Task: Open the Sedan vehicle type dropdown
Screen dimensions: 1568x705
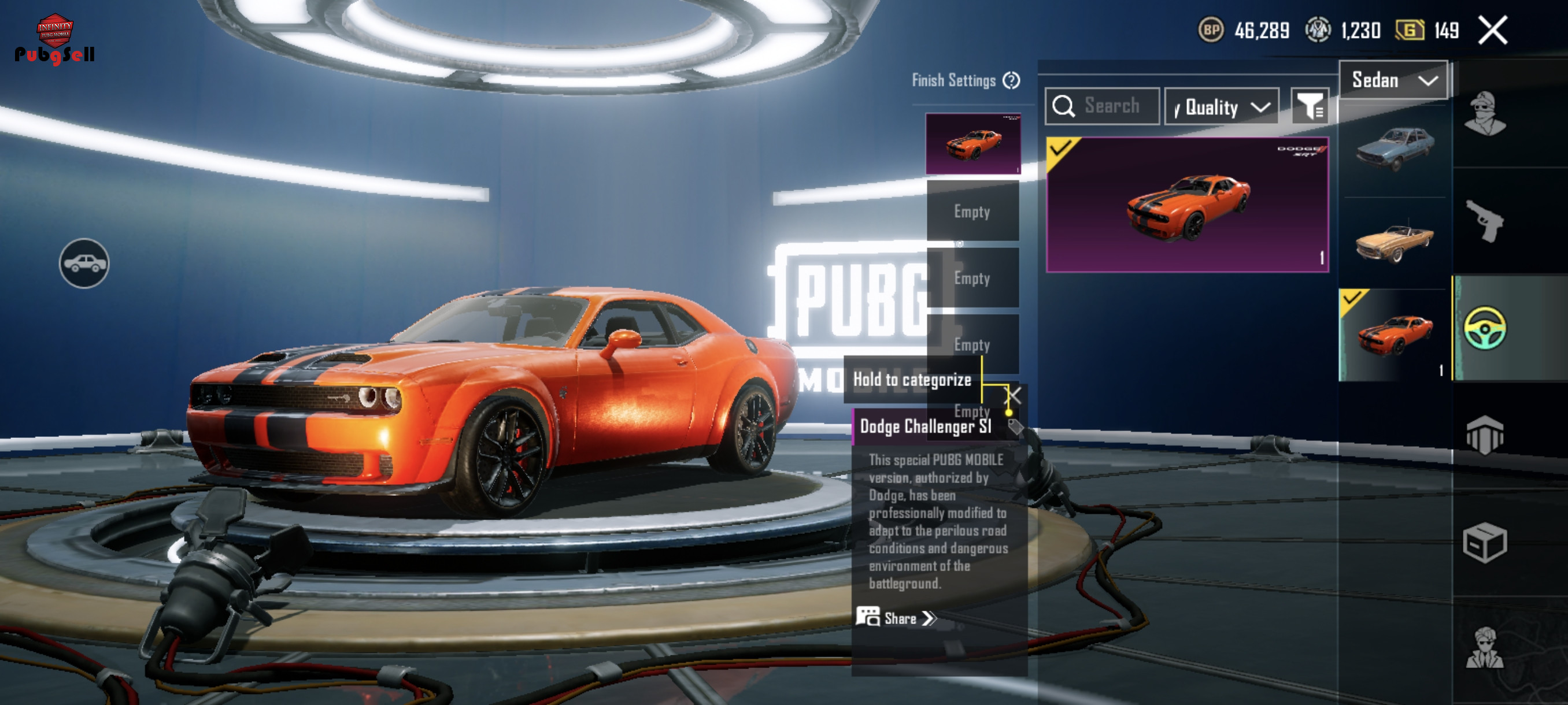Action: pyautogui.click(x=1393, y=80)
